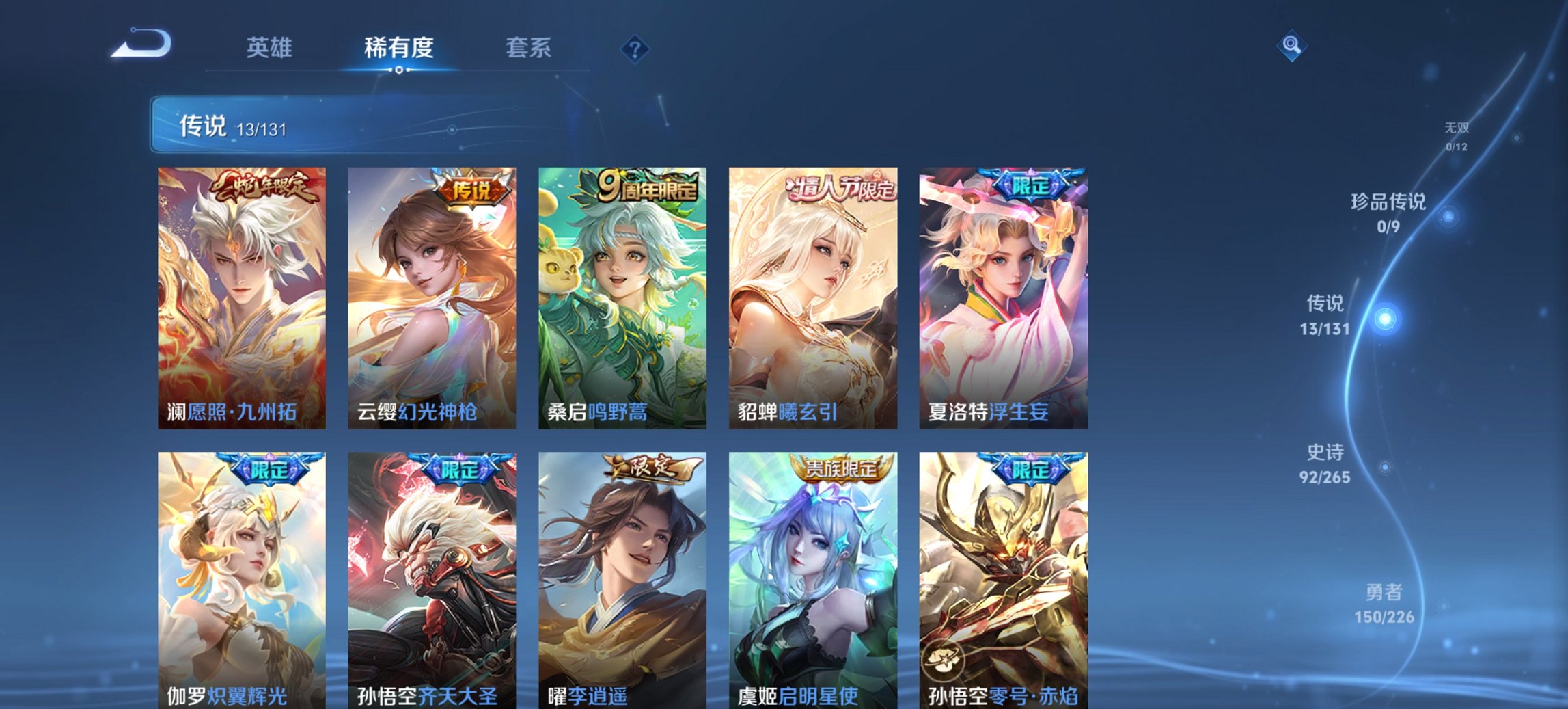Open the 套系 tab
The image size is (1568, 709).
pos(529,48)
